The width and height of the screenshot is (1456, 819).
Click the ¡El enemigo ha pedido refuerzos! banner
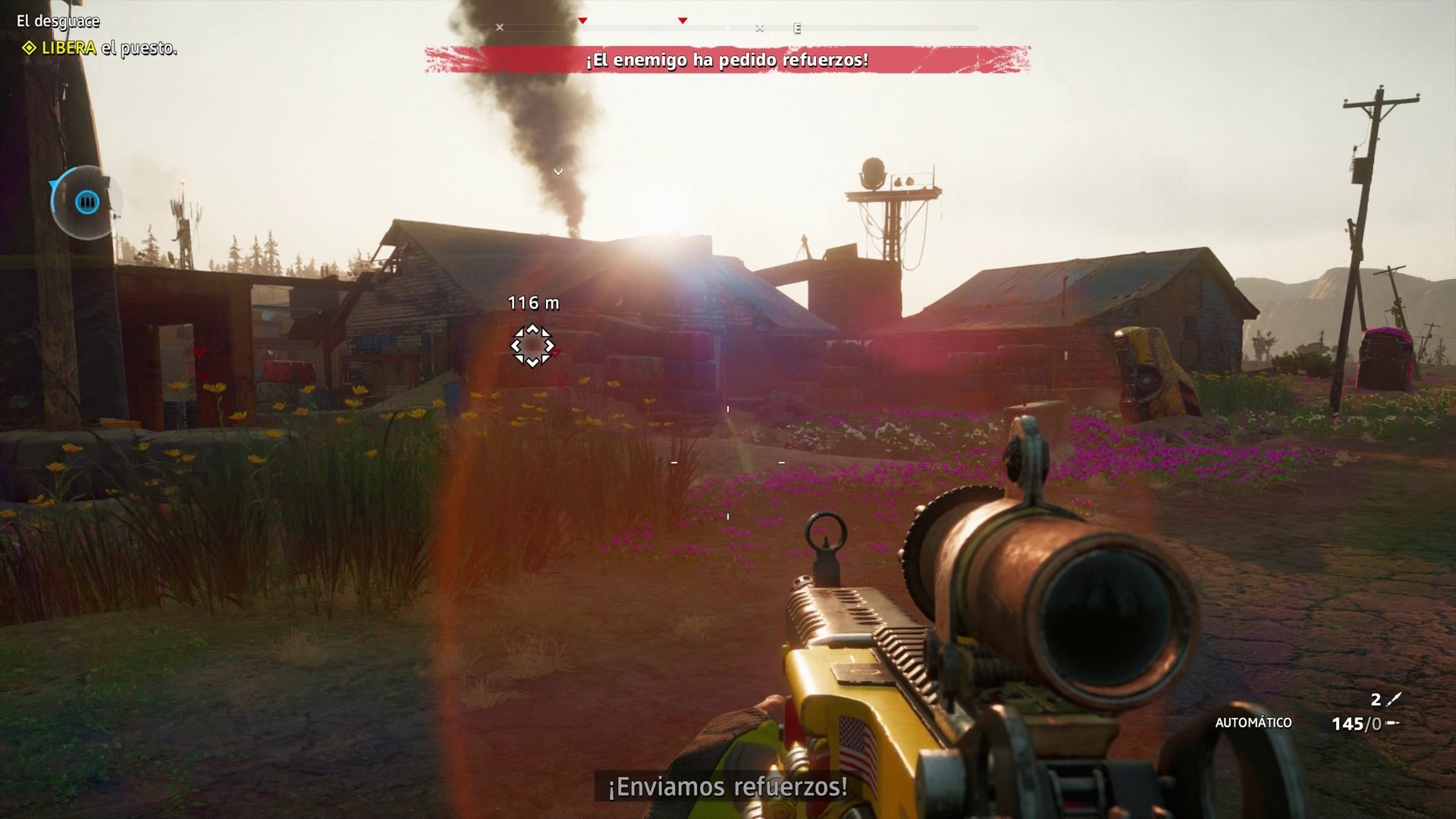726,62
